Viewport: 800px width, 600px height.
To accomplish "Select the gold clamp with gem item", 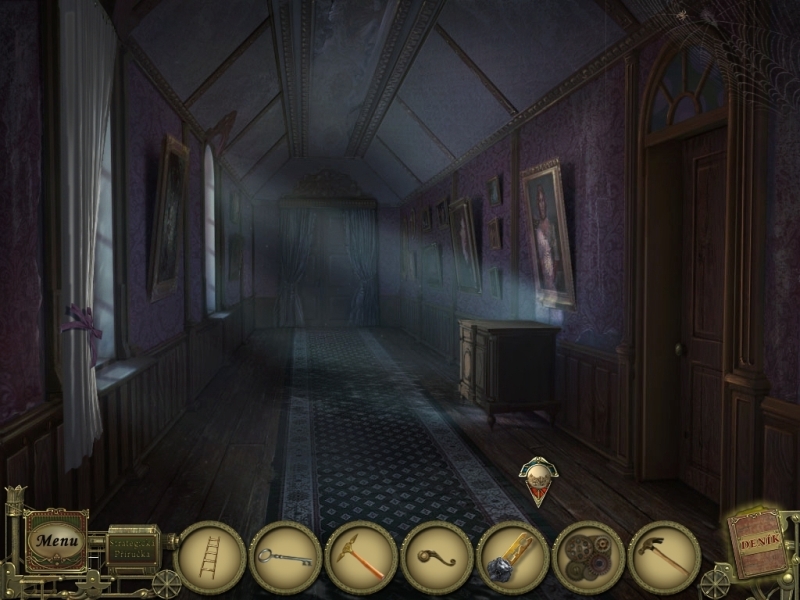I will click(512, 558).
